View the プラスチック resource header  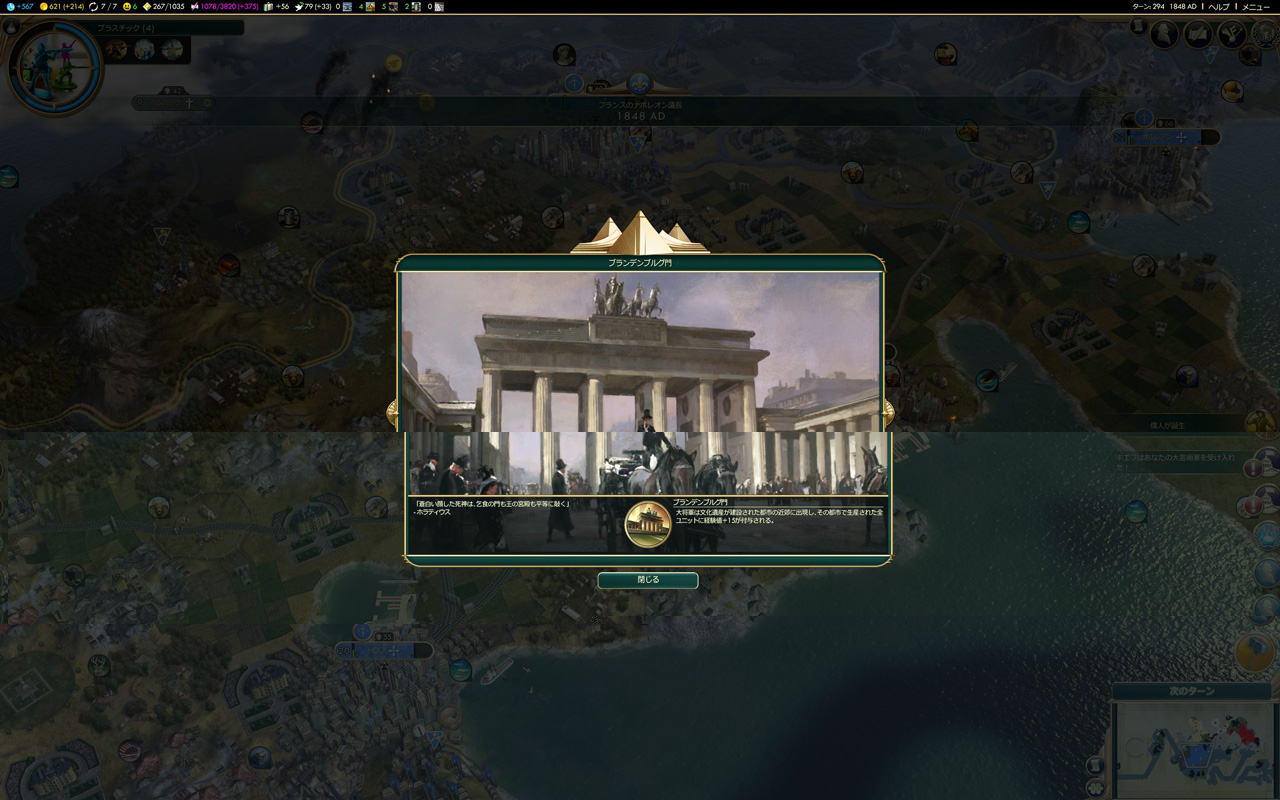pos(125,29)
